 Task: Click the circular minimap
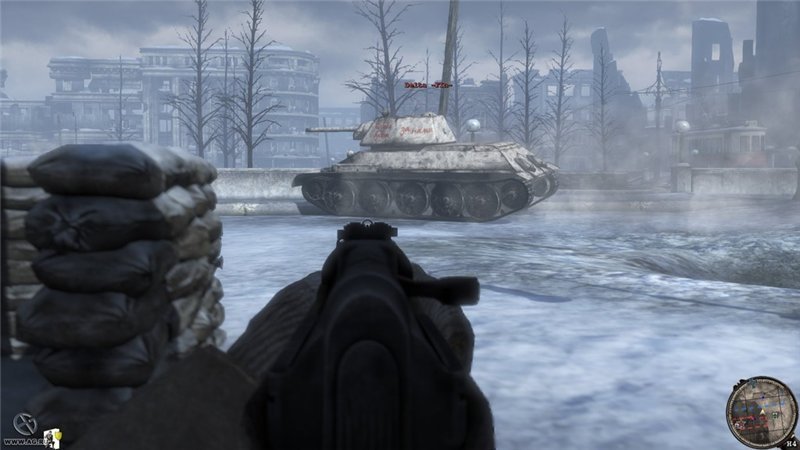[762, 411]
